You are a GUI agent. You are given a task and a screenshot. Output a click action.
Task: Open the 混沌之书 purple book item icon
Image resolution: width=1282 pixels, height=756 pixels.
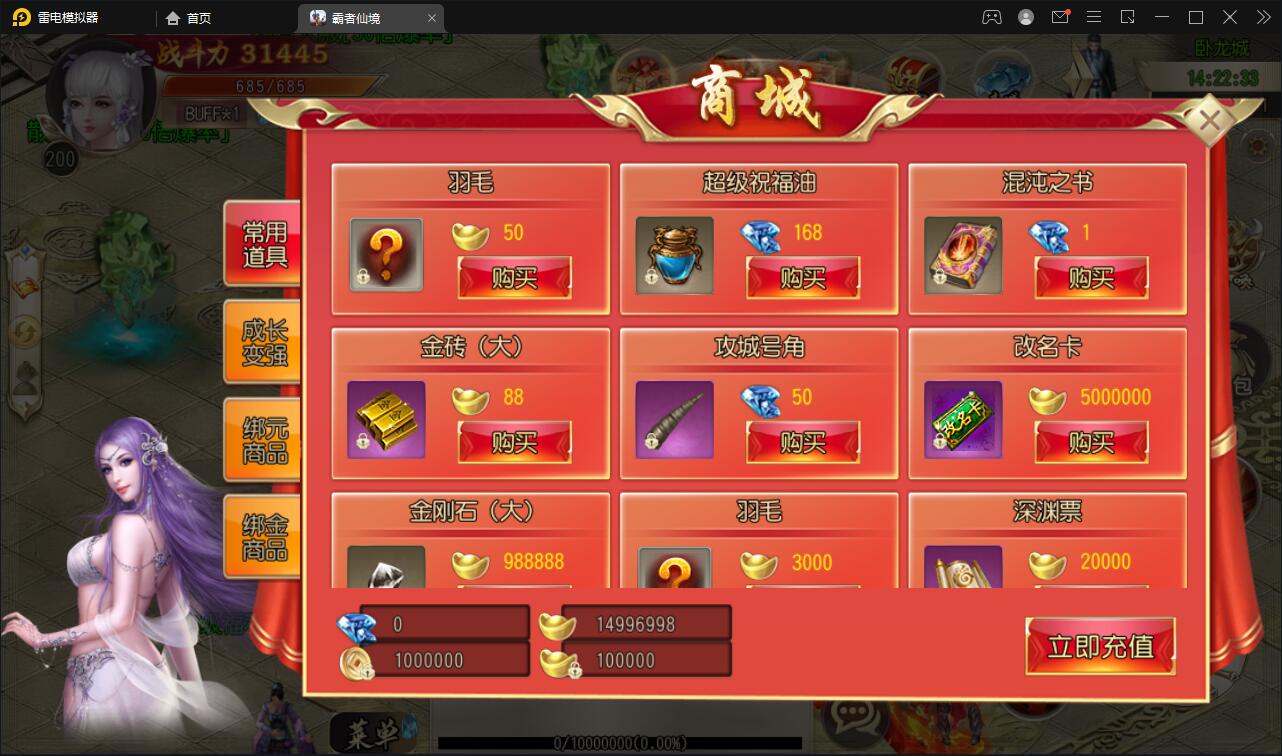[961, 255]
